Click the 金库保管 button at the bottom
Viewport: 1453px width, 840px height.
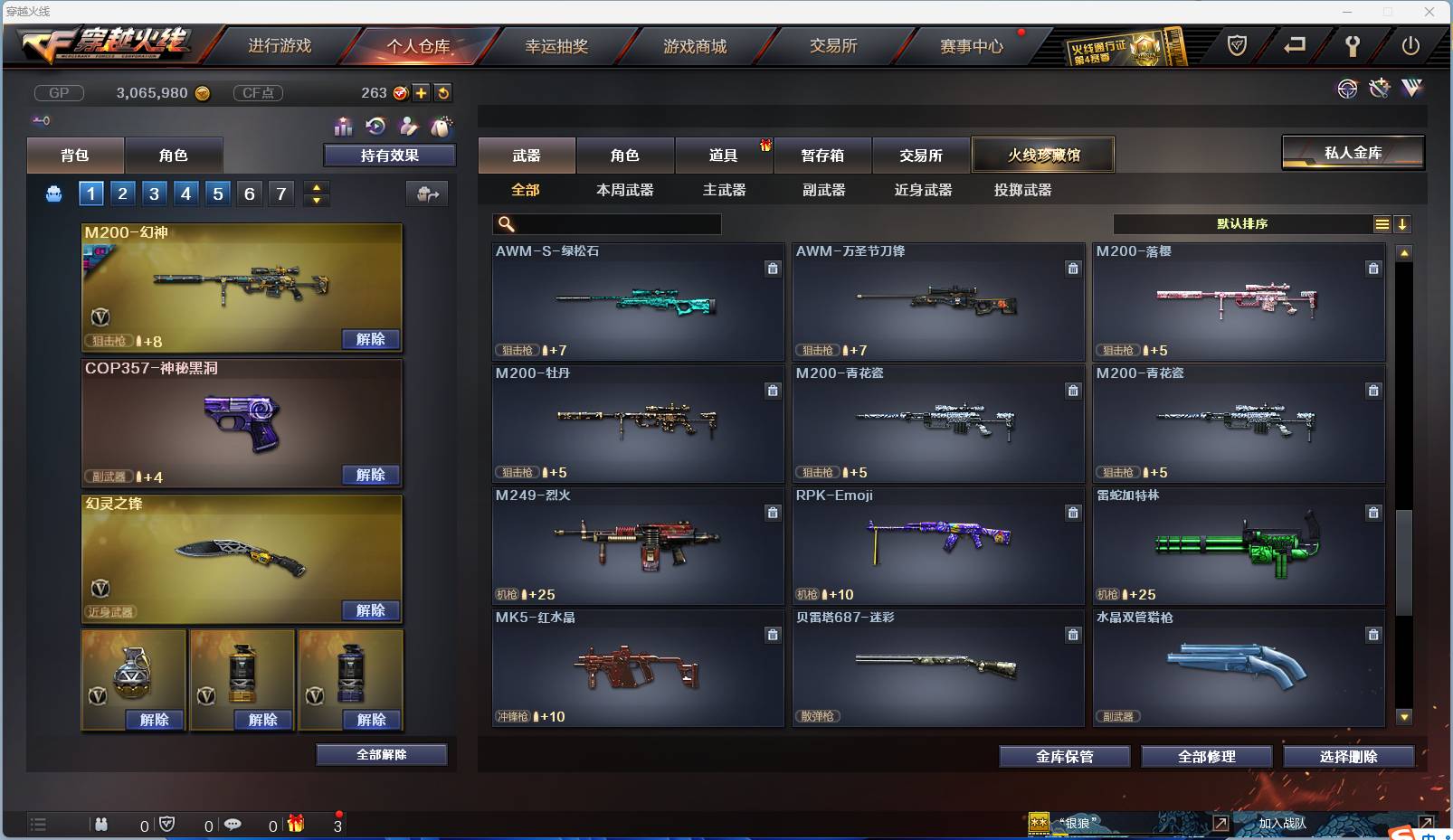(x=1064, y=757)
